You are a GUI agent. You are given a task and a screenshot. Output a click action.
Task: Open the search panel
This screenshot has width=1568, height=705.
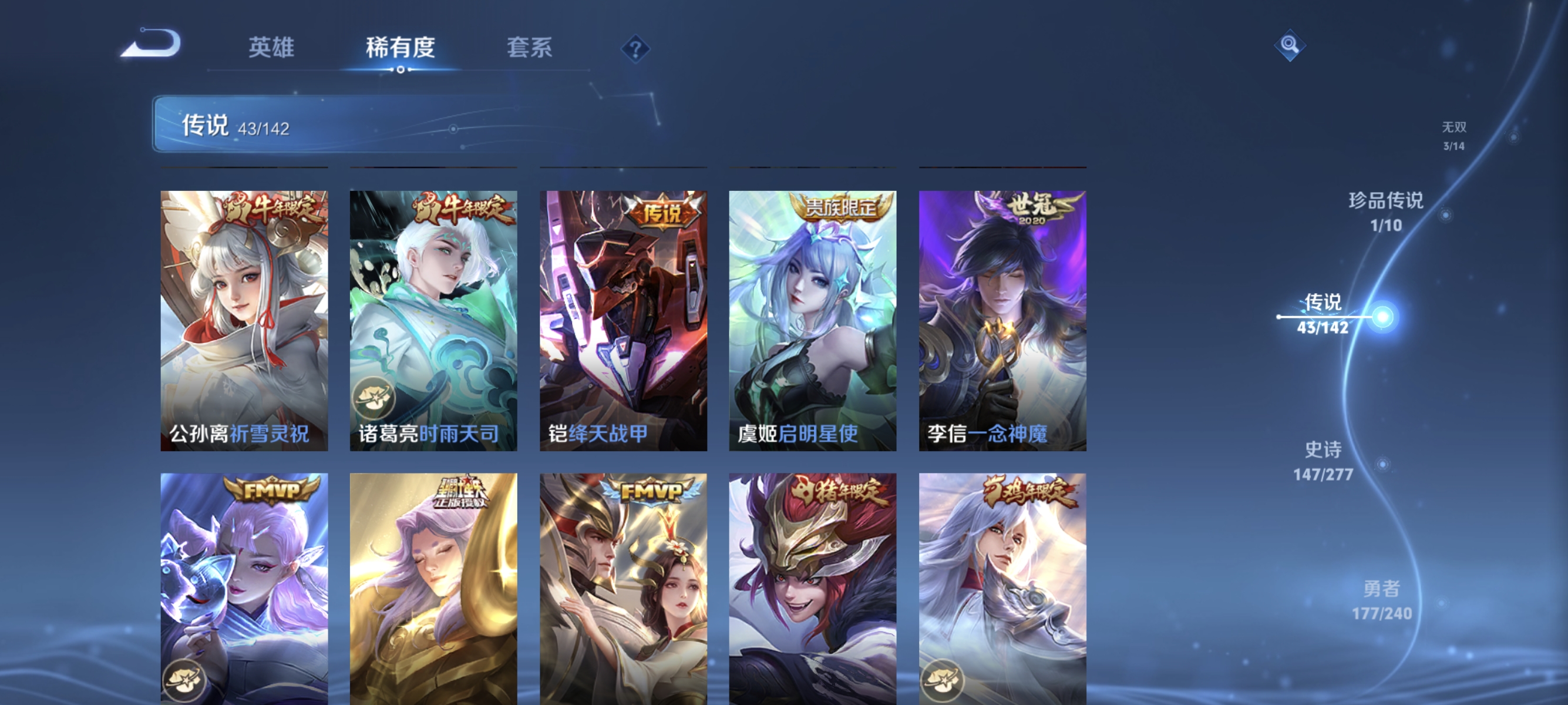1290,46
